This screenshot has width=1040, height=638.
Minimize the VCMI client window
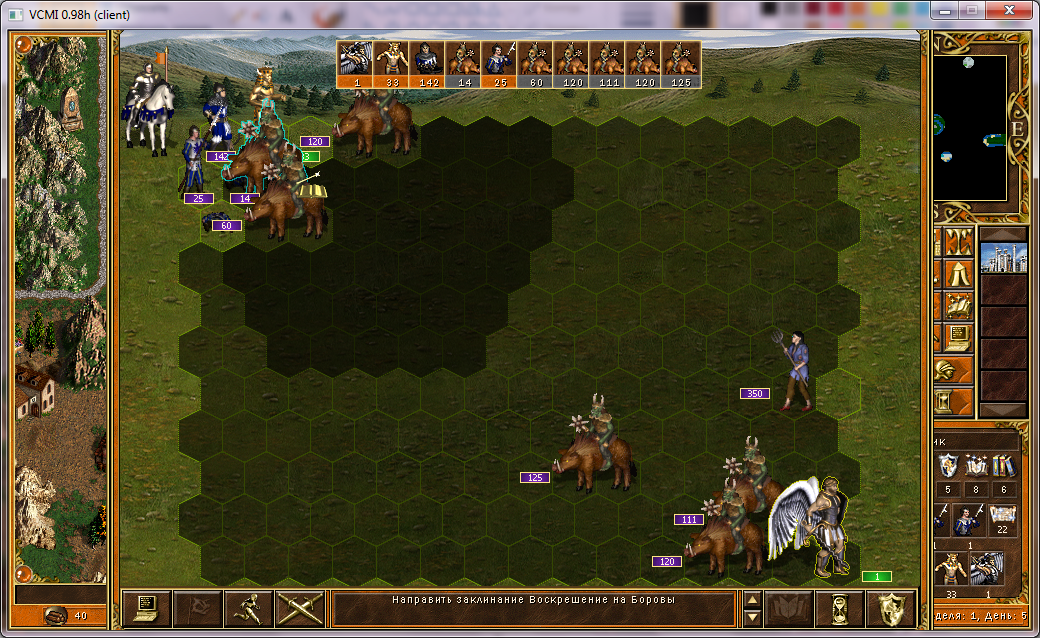click(x=945, y=10)
